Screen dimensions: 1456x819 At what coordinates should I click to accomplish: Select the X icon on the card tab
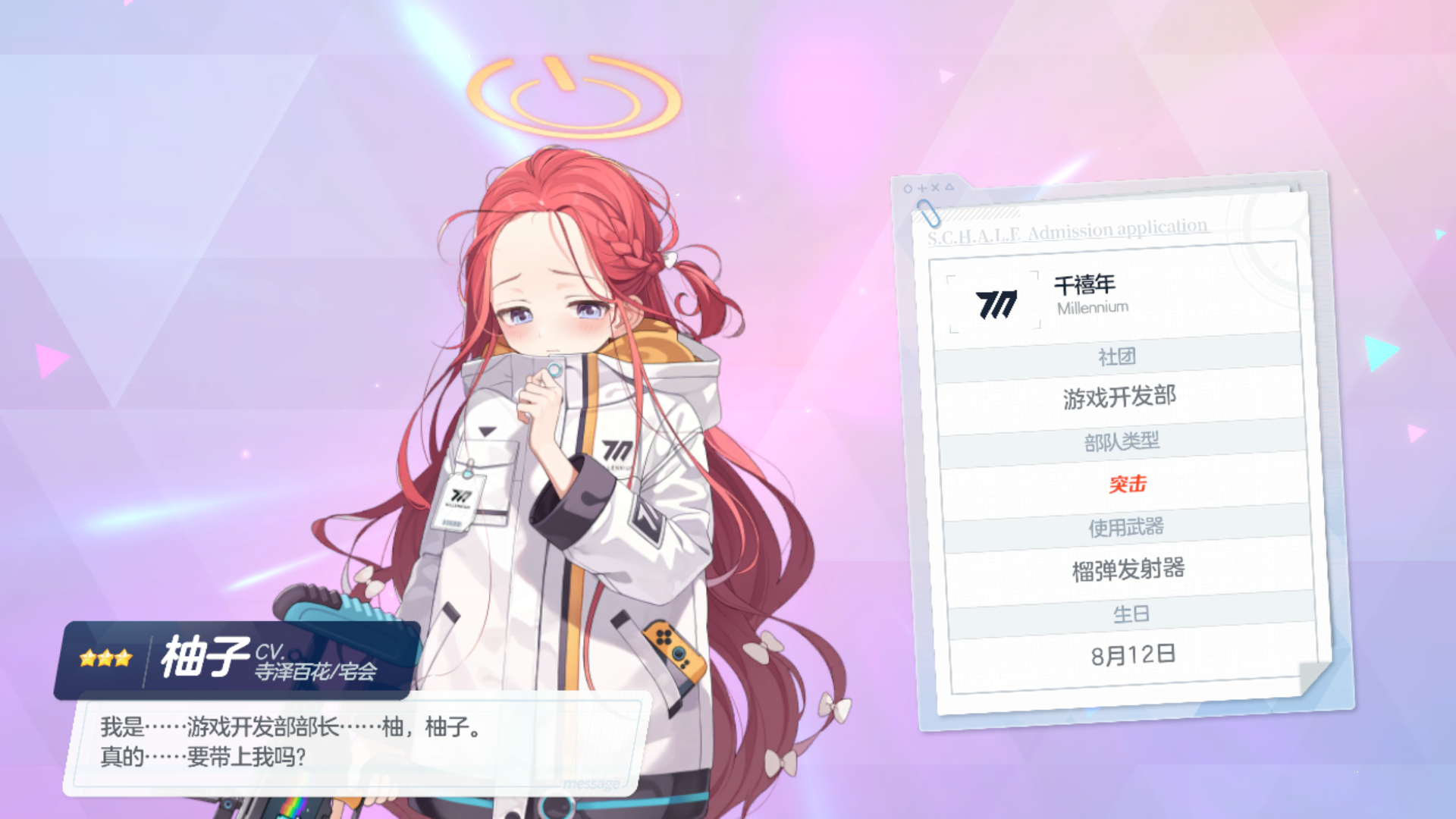pyautogui.click(x=935, y=188)
